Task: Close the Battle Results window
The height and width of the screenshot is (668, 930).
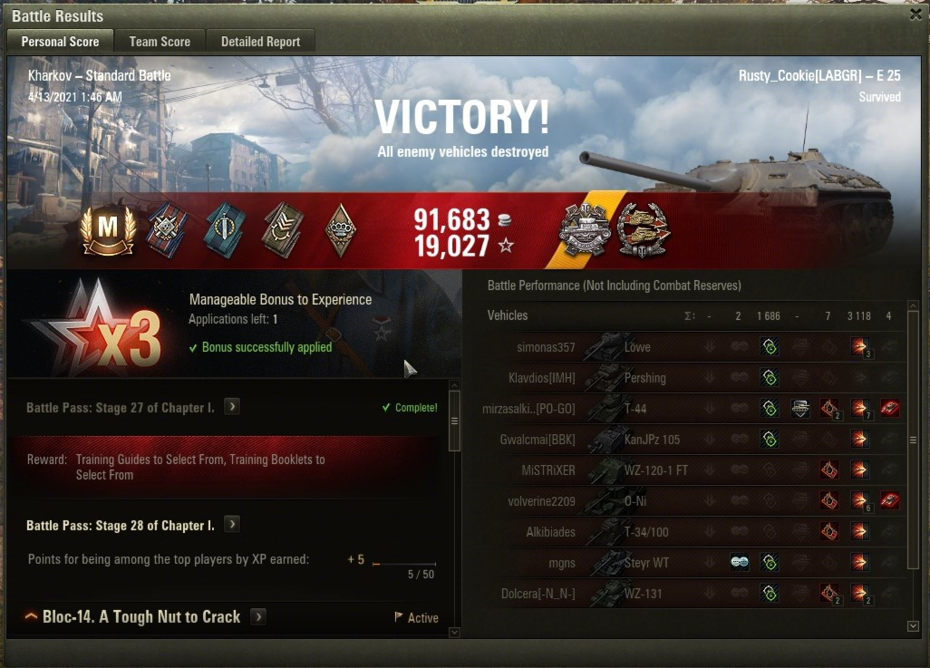Action: click(x=915, y=14)
